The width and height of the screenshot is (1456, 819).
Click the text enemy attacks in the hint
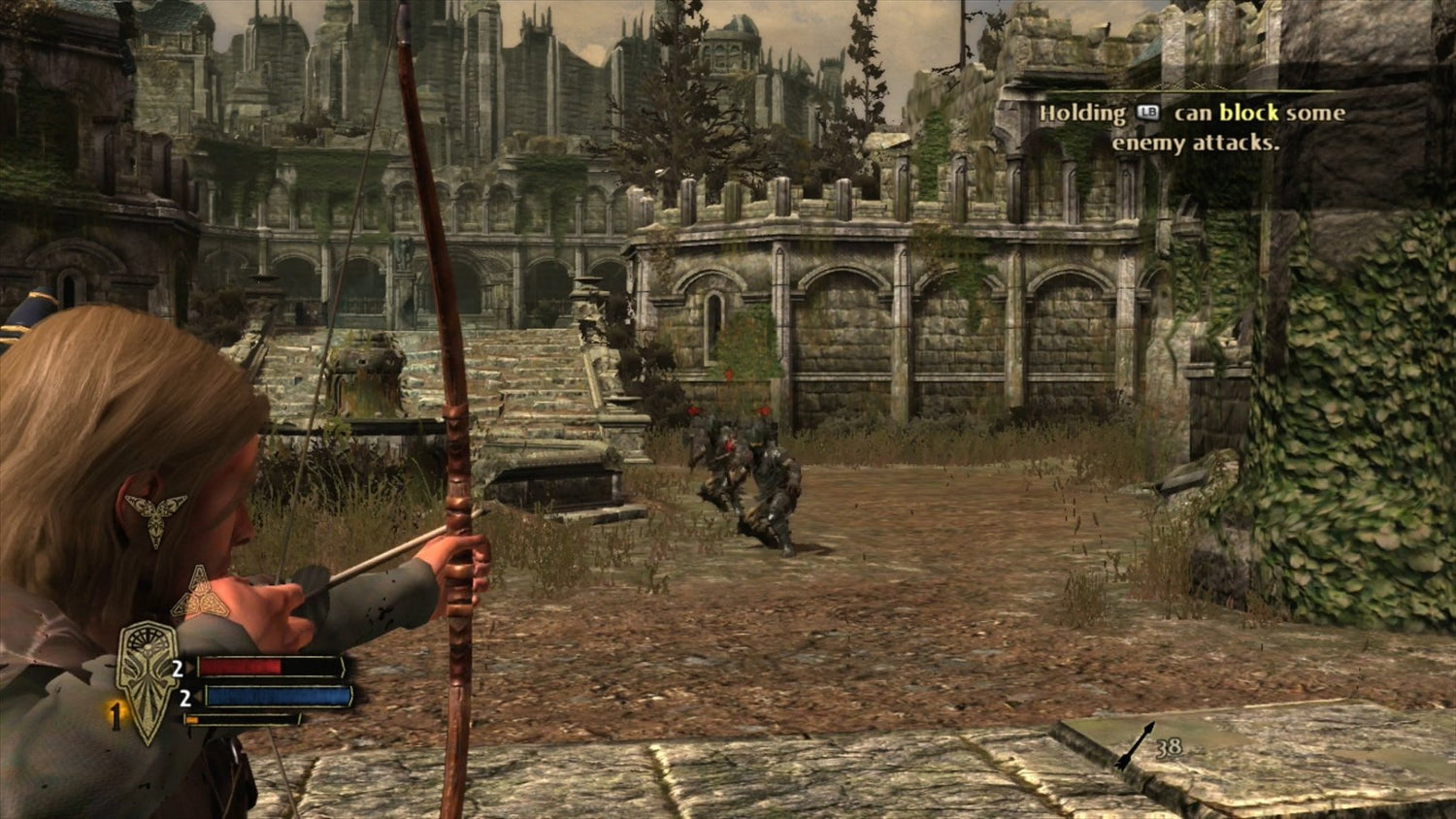pos(1197,144)
